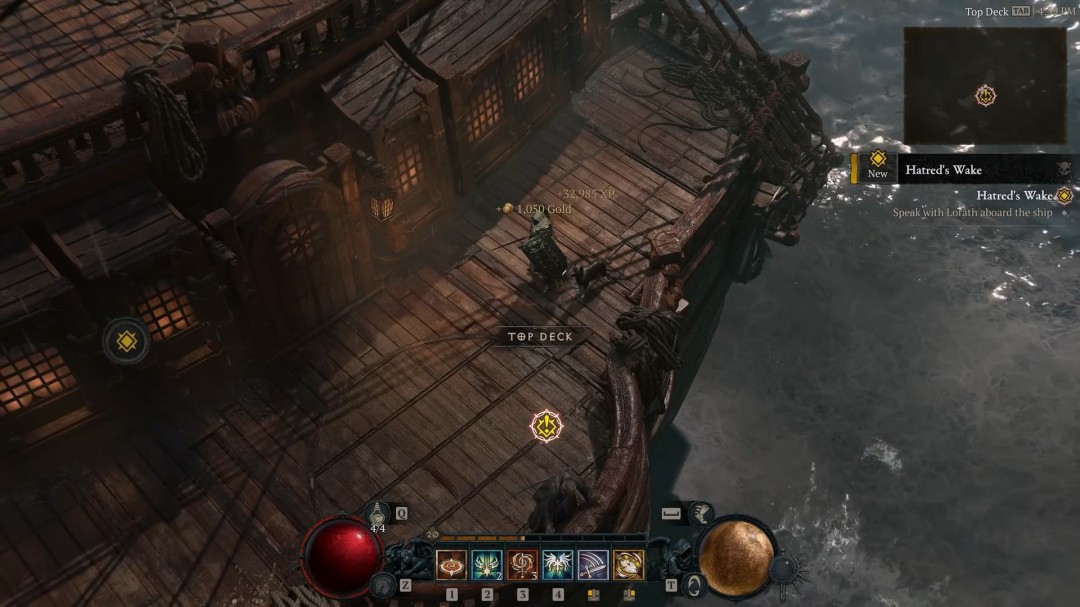
Task: Drink a healing potion from the flask icon
Action: point(377,514)
